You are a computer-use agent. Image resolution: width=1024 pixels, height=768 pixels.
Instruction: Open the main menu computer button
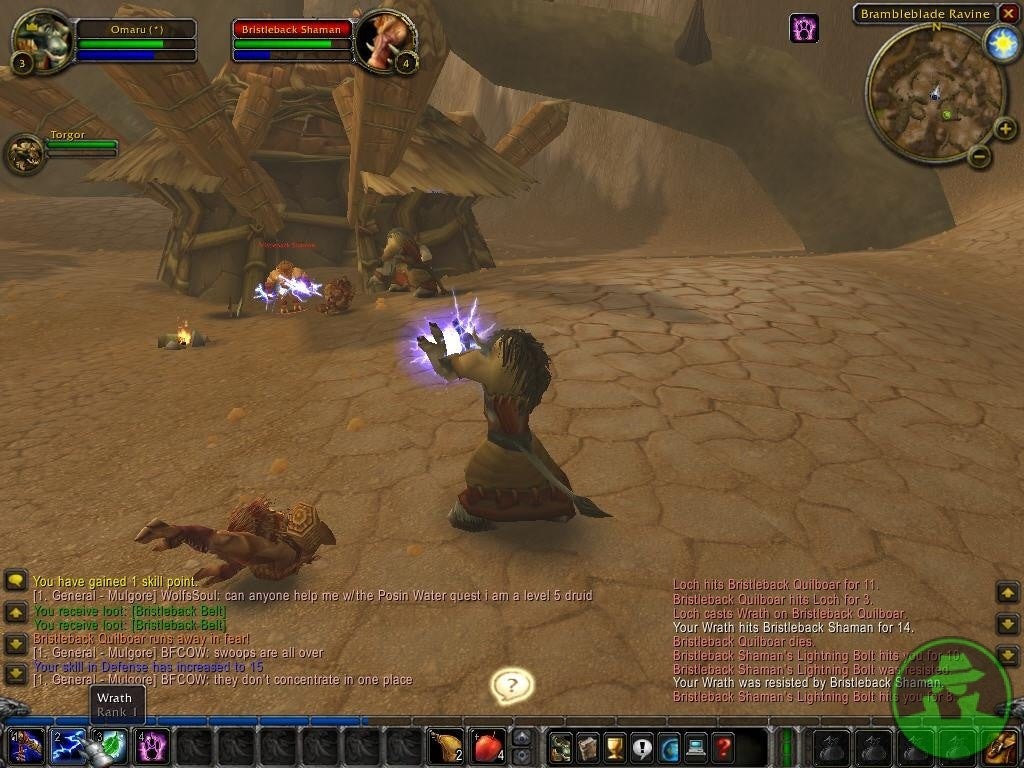tap(696, 746)
